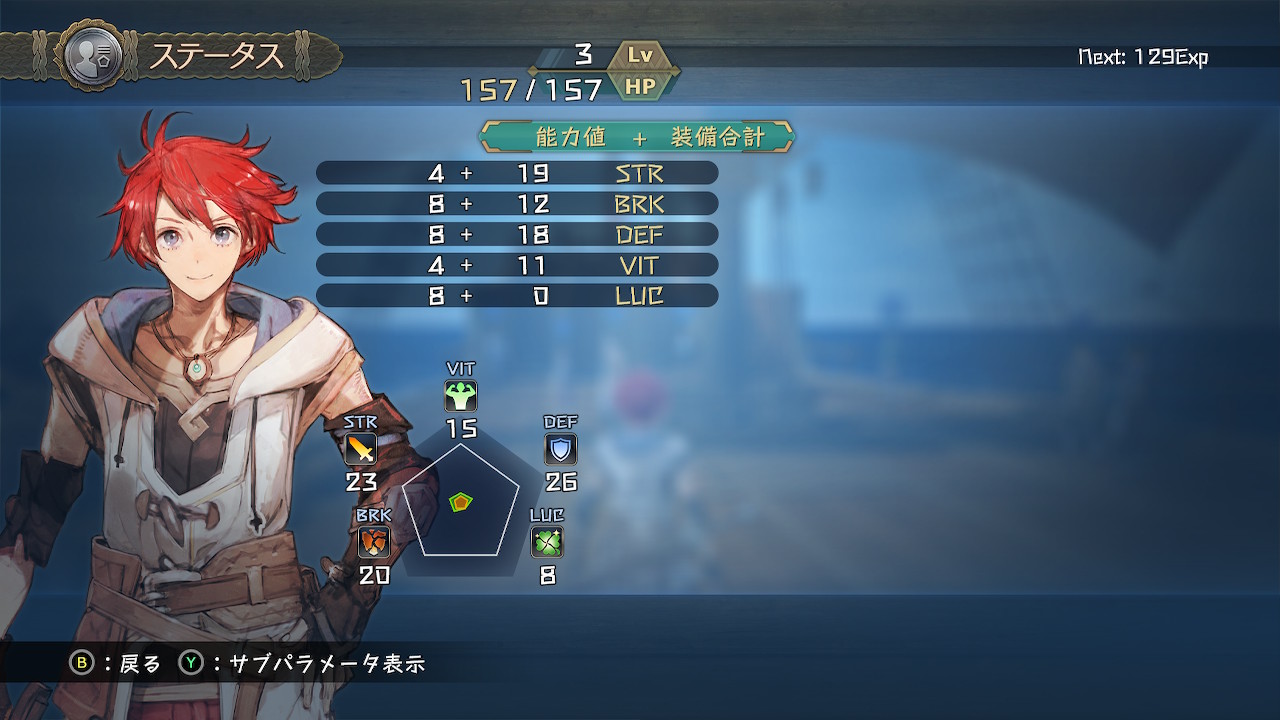
Task: Select the LUC row in the stat list
Action: [517, 296]
